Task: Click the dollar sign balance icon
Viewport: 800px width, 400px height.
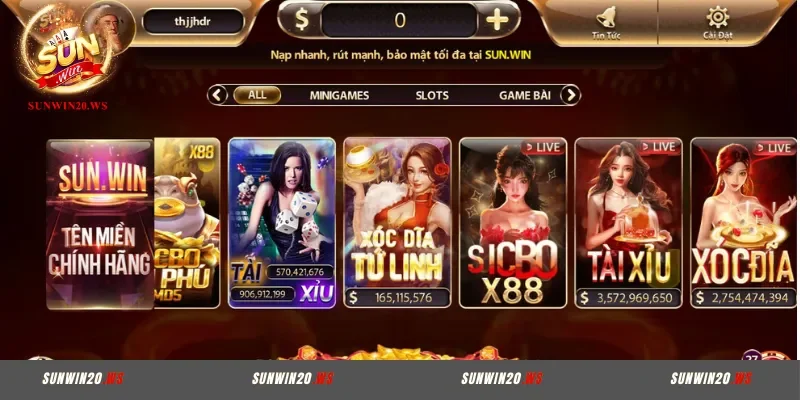Action: (x=299, y=19)
